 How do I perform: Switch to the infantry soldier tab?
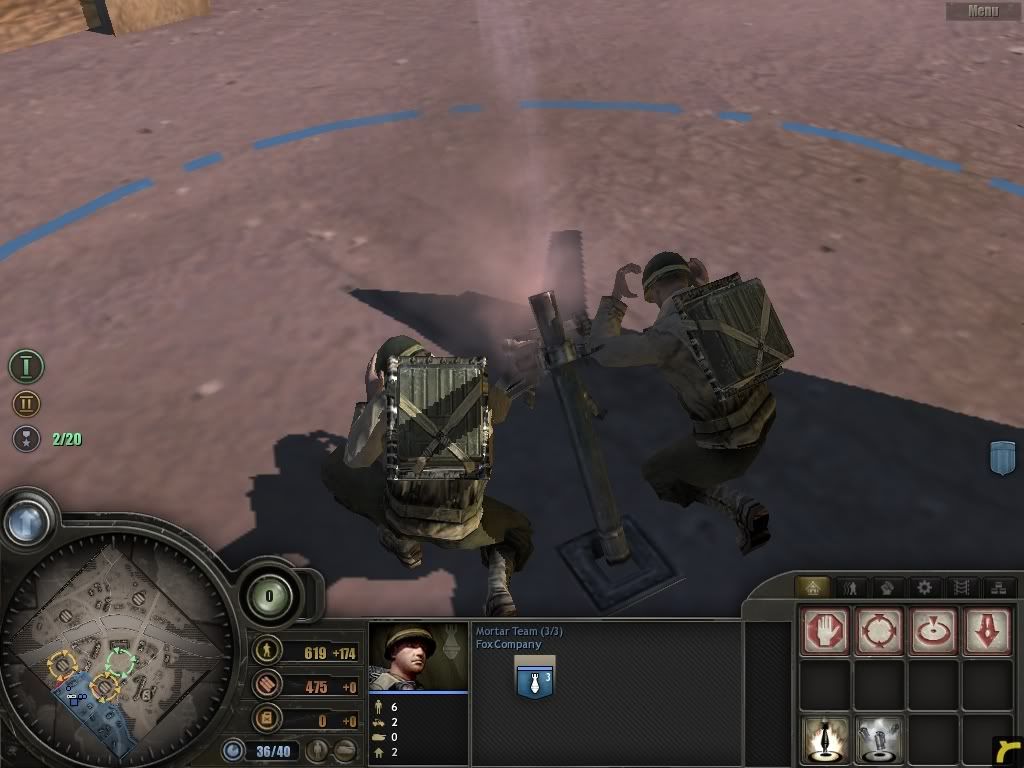pyautogui.click(x=851, y=588)
